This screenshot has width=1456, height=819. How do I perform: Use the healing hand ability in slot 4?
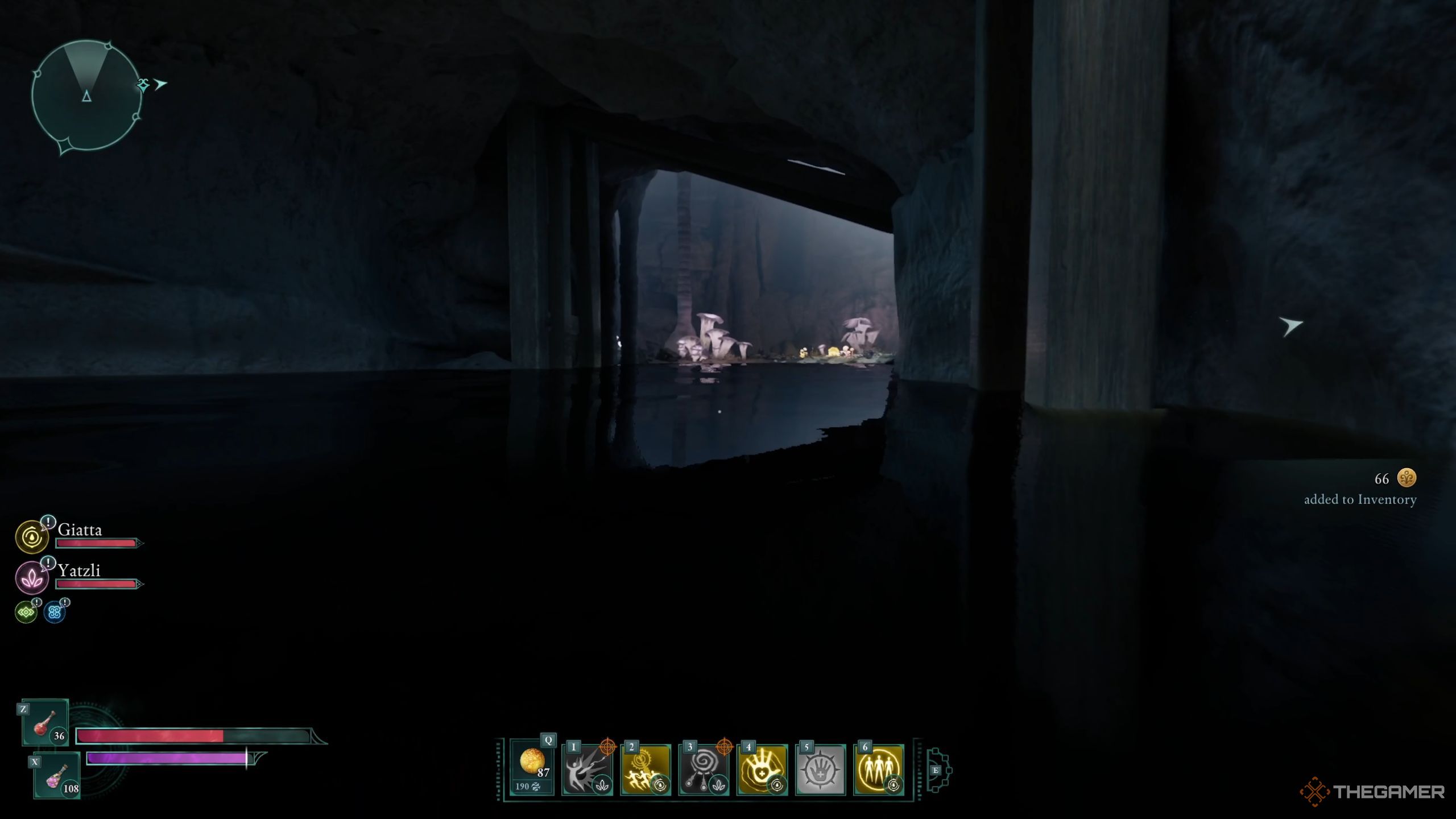click(x=761, y=770)
